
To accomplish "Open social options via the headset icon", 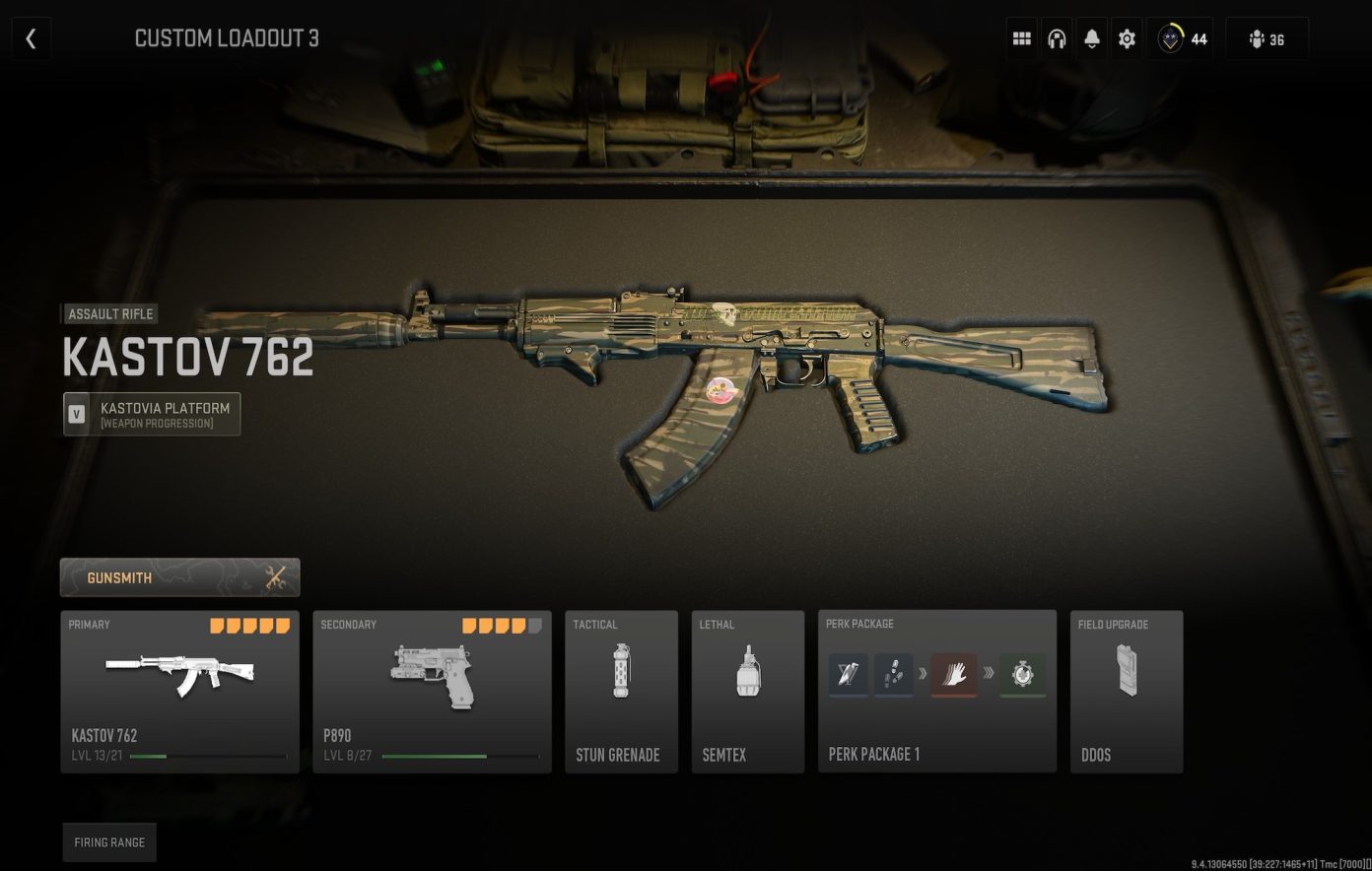I will [1057, 38].
